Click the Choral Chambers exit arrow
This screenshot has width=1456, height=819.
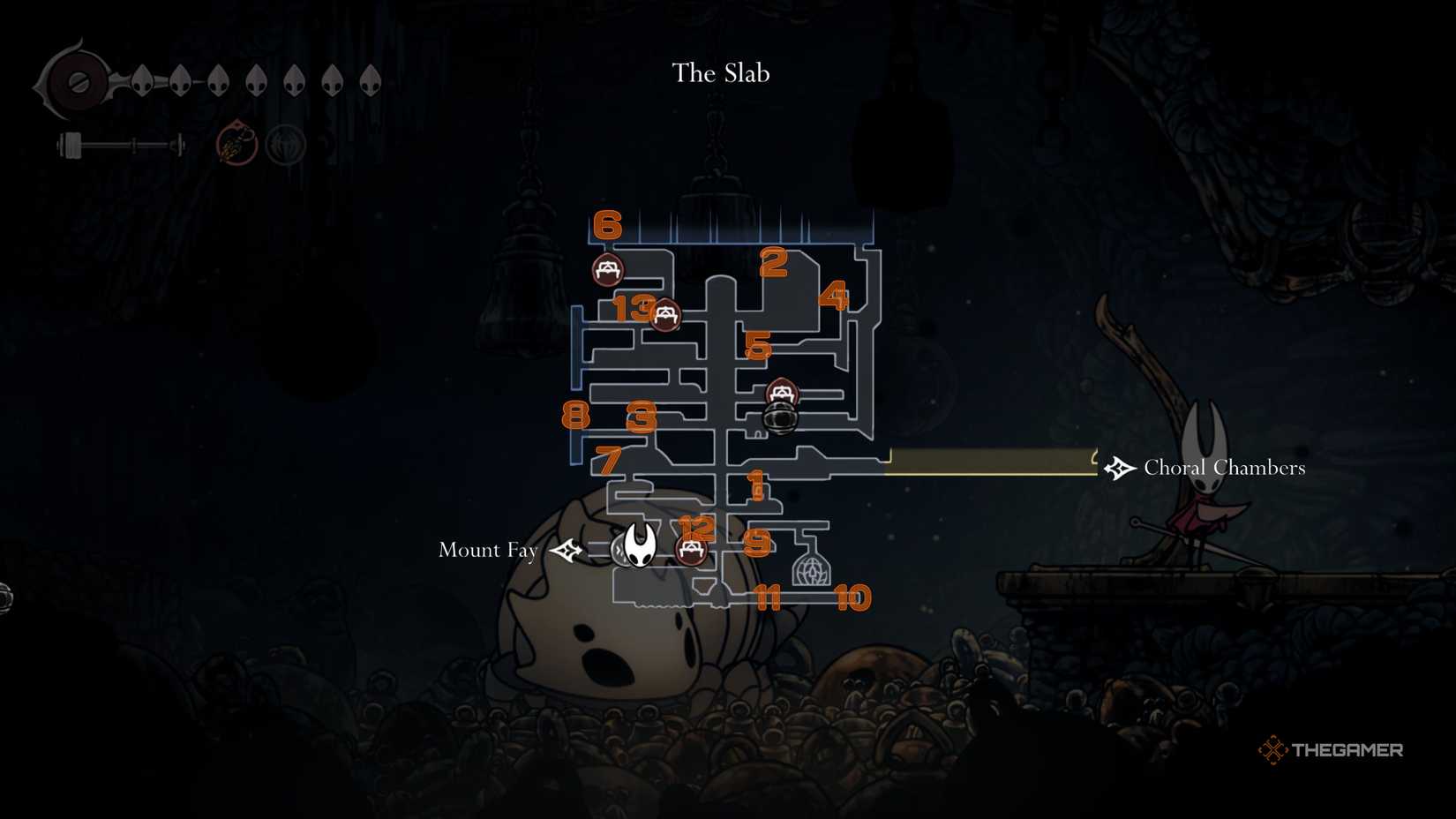coord(1119,468)
